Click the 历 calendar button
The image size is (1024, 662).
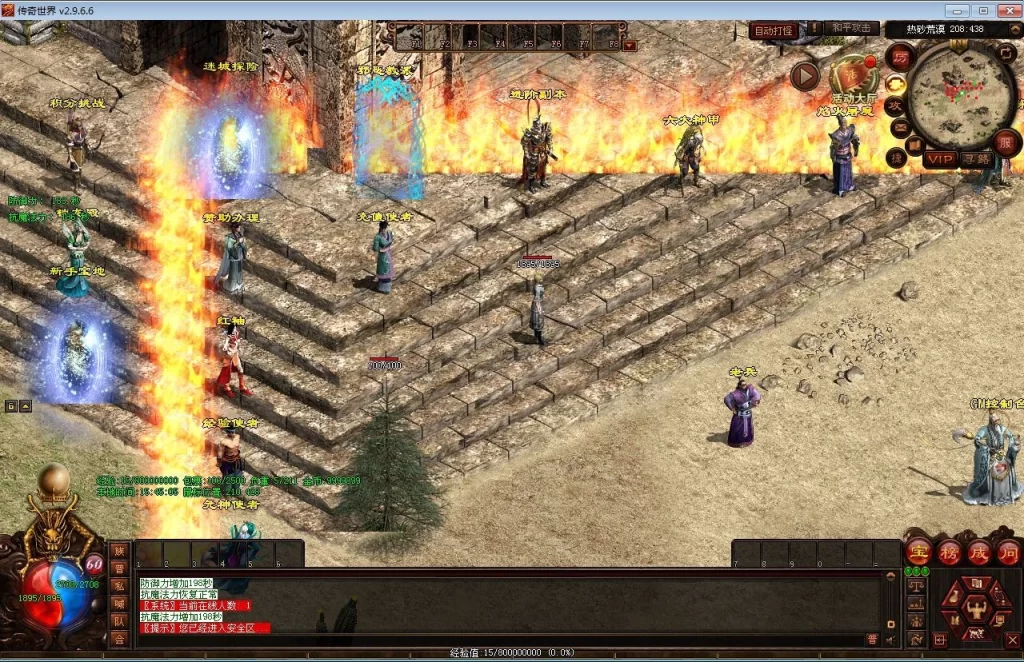[900, 56]
